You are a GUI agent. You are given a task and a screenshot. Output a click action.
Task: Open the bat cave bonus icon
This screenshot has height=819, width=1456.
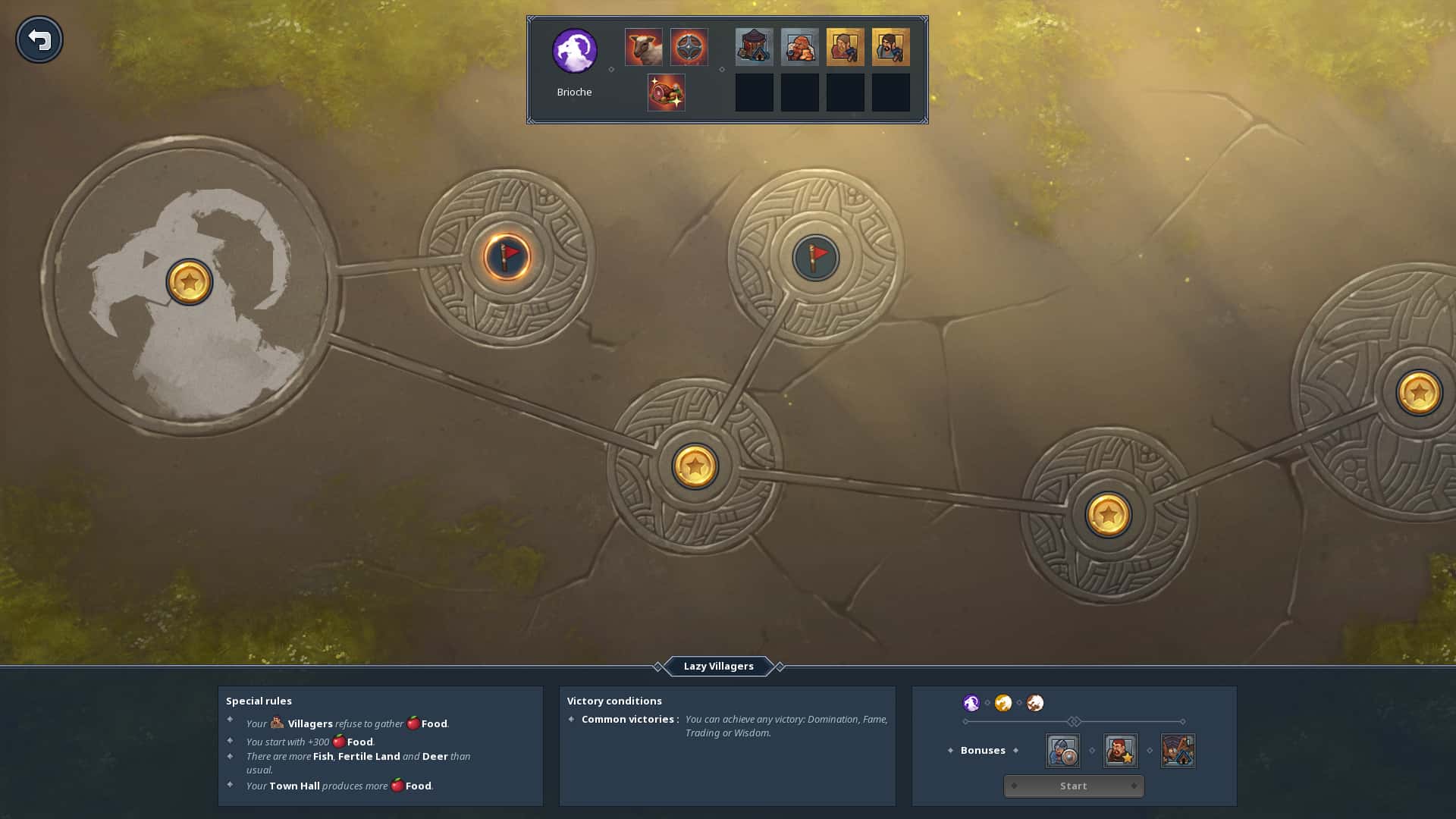(1178, 751)
